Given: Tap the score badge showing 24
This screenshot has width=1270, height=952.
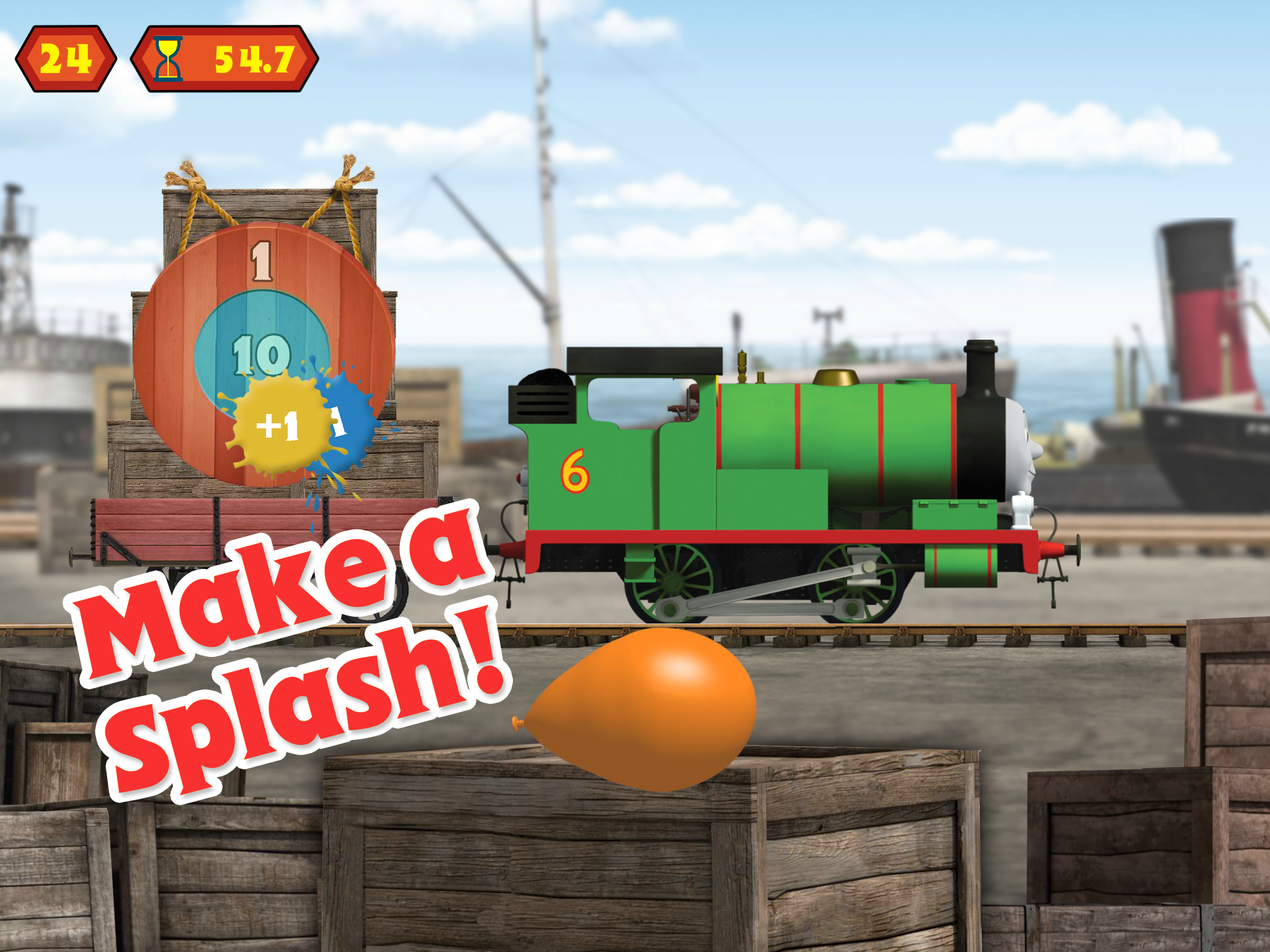Looking at the screenshot, I should [65, 58].
